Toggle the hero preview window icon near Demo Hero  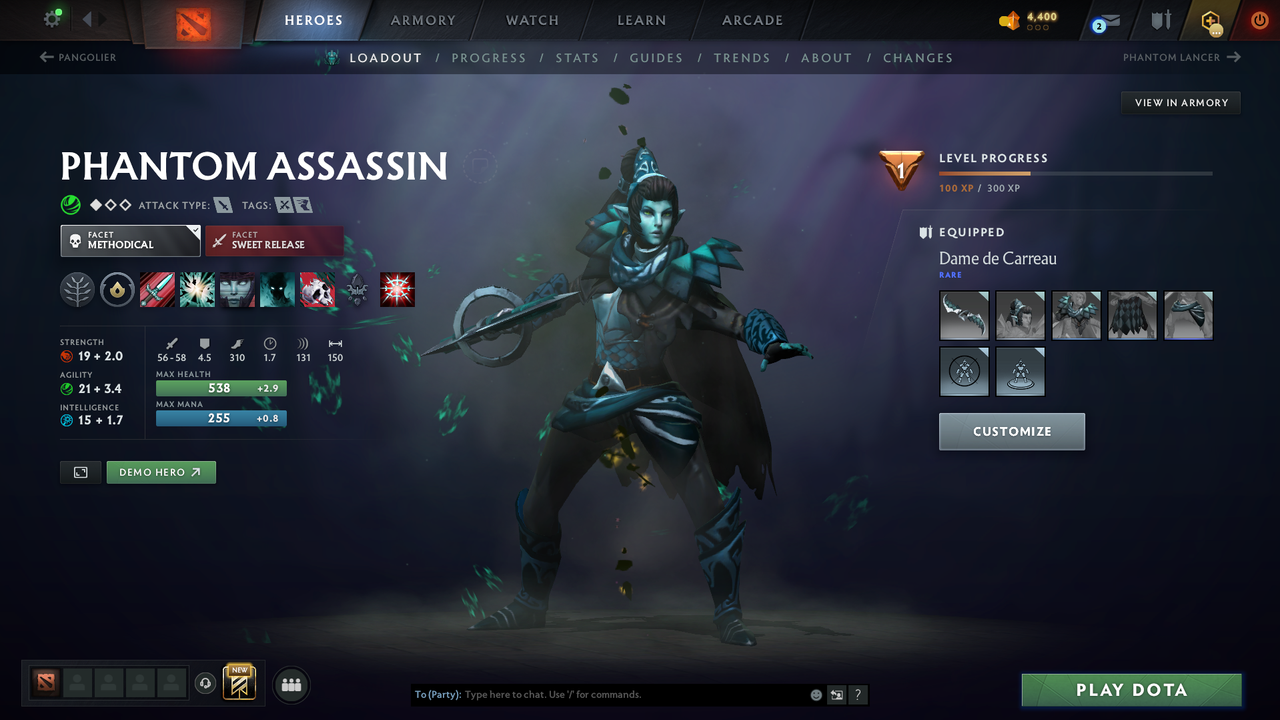click(80, 472)
